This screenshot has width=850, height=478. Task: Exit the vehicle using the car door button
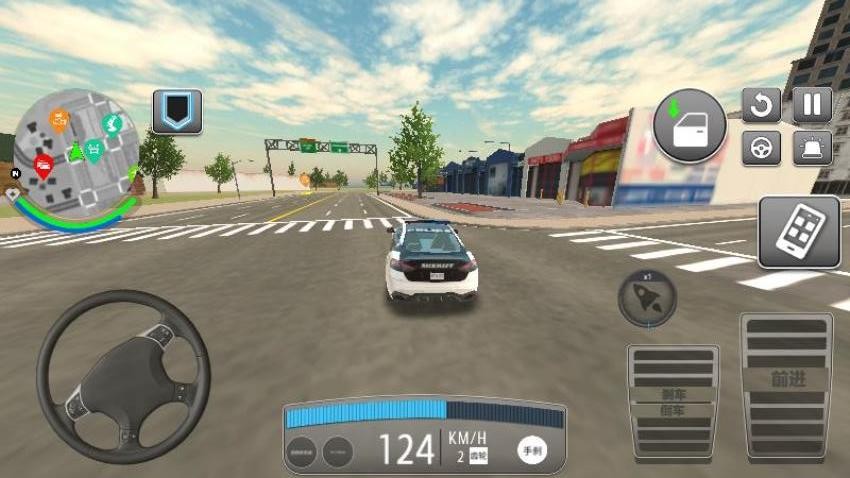point(689,125)
